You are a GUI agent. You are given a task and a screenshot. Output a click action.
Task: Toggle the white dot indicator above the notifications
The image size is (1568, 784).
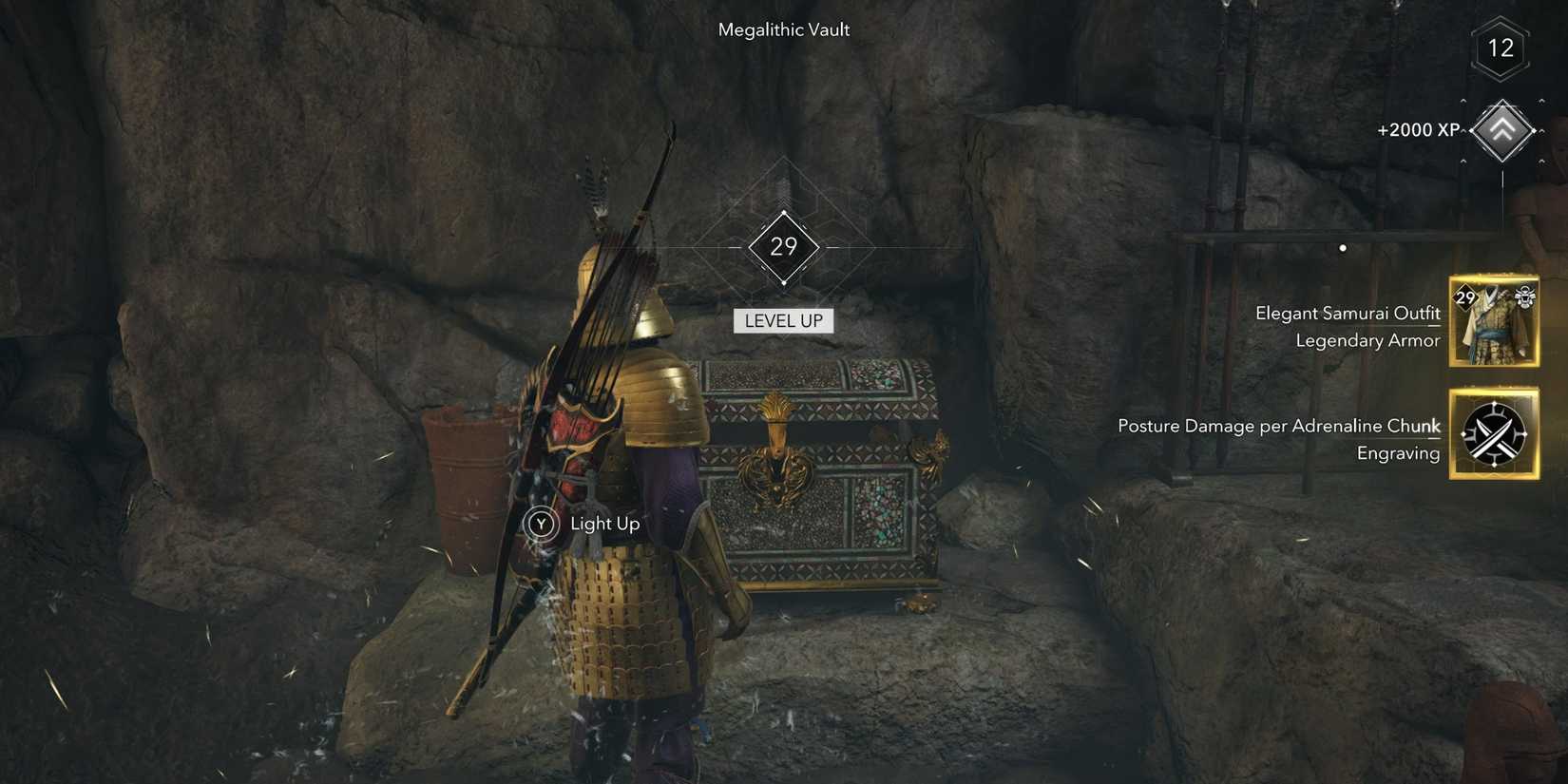click(1343, 247)
